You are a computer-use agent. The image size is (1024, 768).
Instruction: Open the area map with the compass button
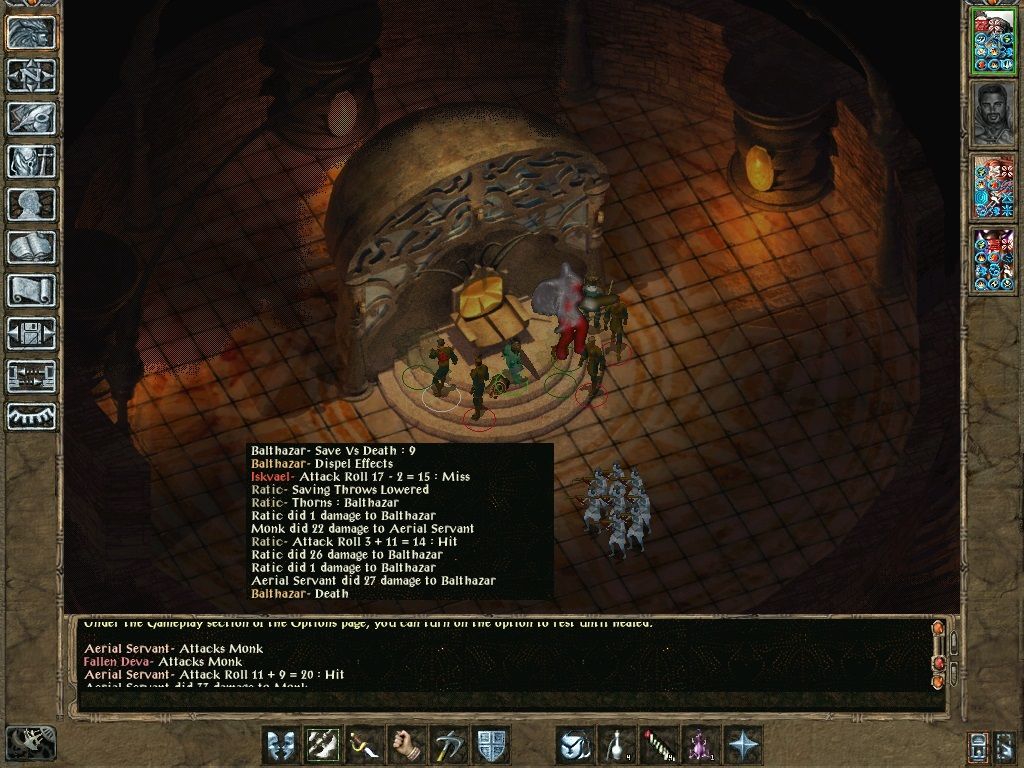tap(31, 75)
